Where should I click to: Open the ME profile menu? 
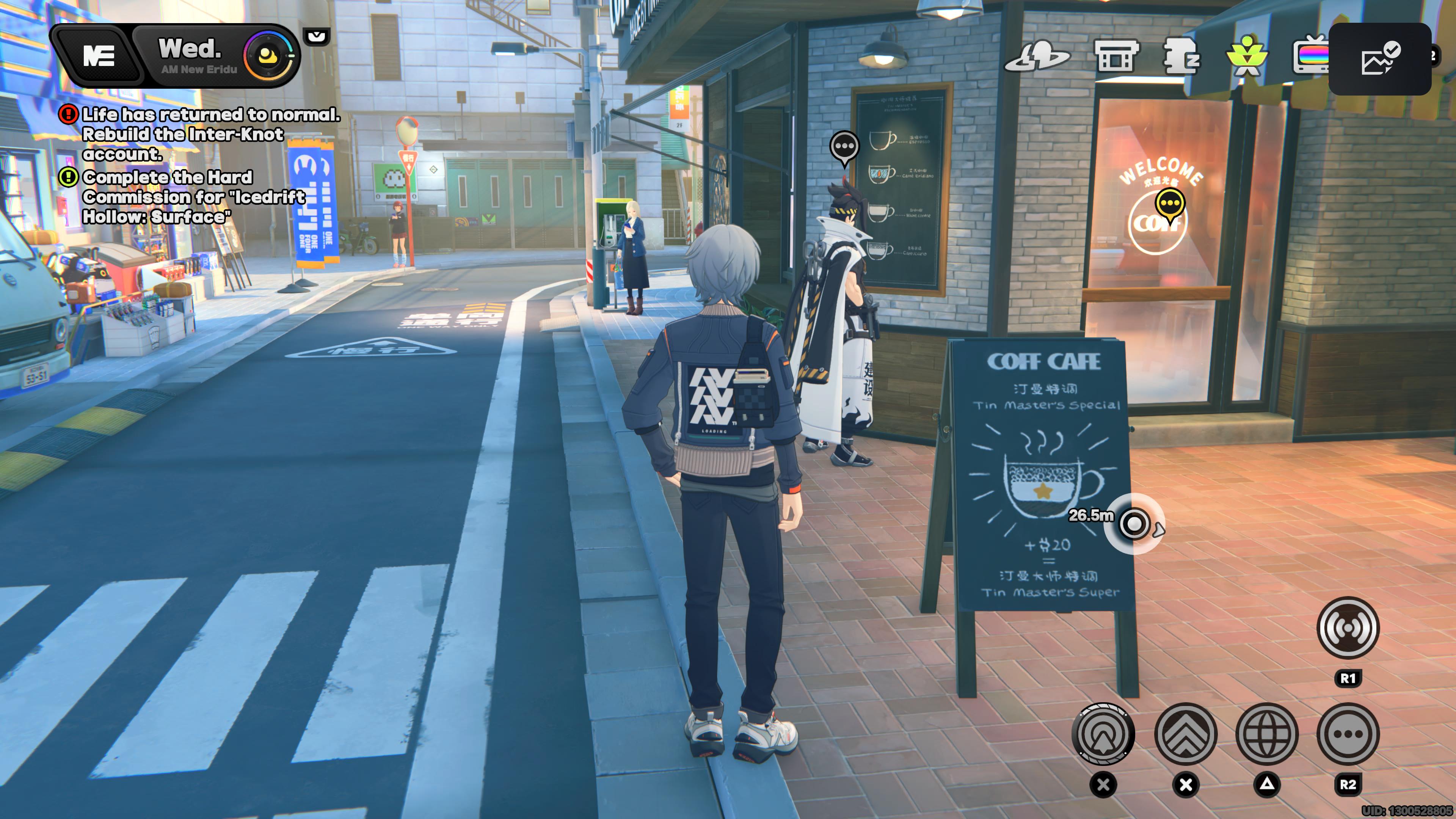(x=99, y=56)
